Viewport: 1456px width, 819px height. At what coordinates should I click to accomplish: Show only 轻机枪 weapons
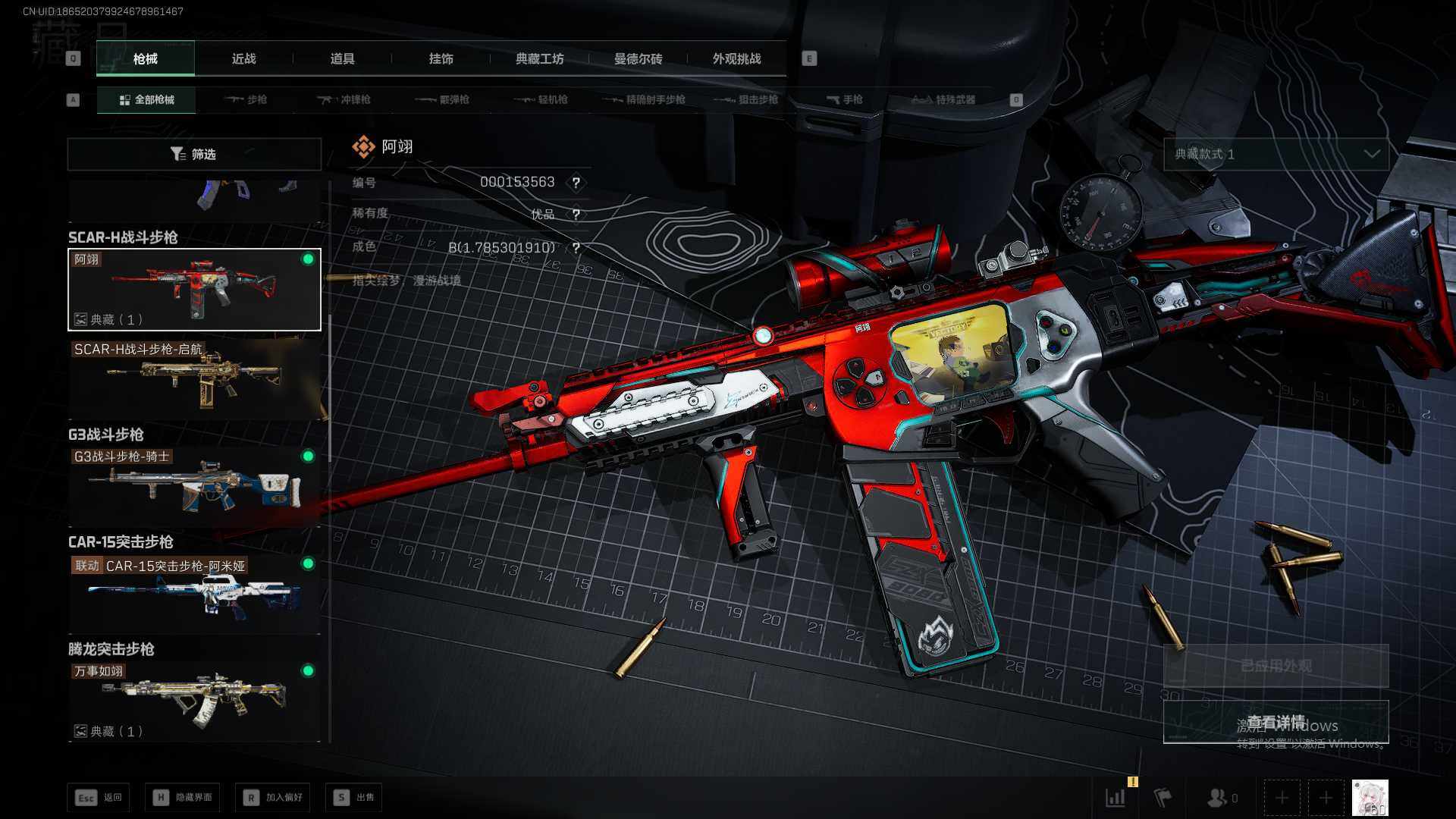[x=541, y=100]
